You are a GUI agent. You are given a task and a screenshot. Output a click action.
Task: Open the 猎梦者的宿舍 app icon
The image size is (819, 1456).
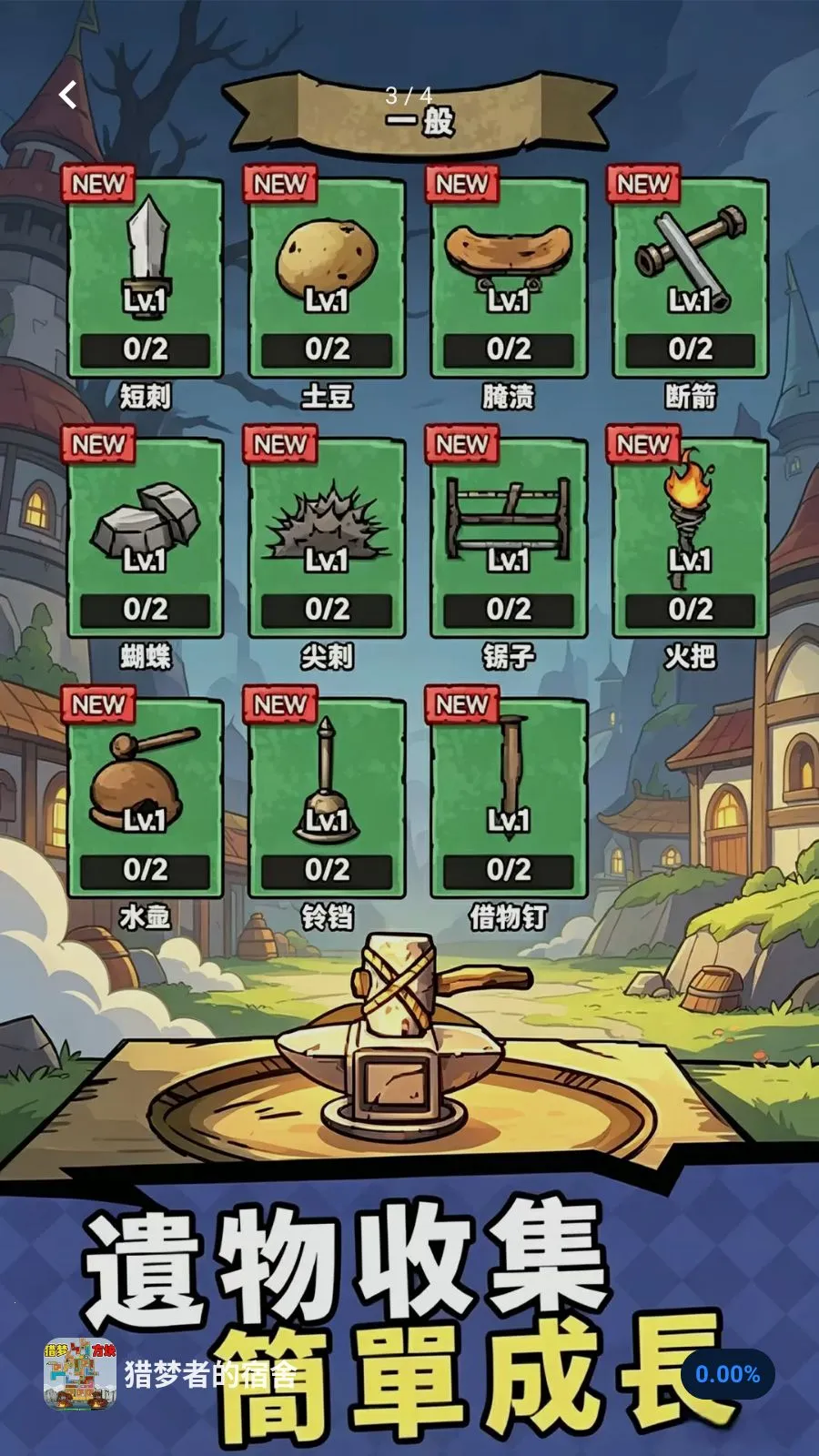click(x=80, y=1374)
